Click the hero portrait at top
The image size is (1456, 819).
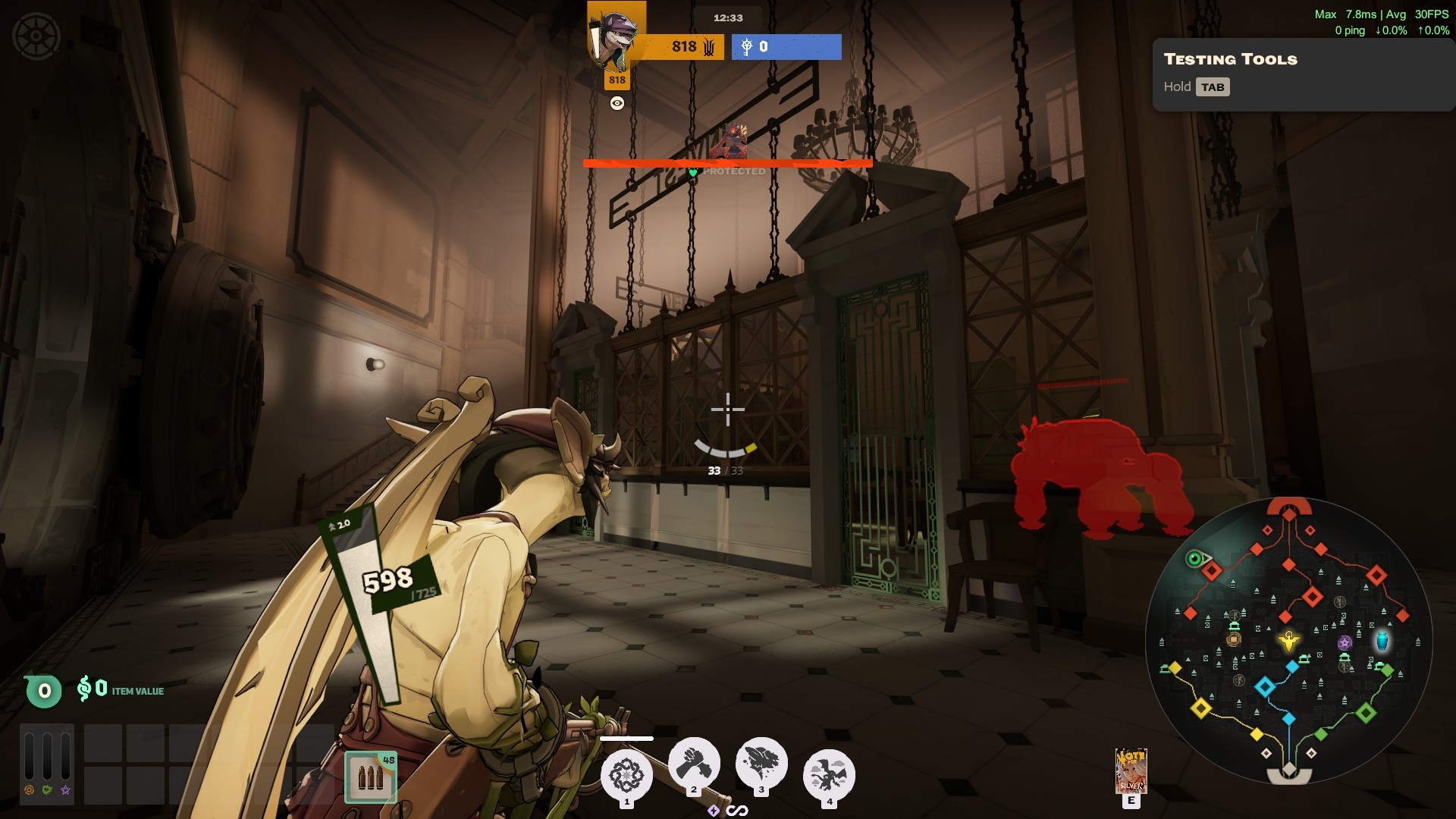pos(617,38)
